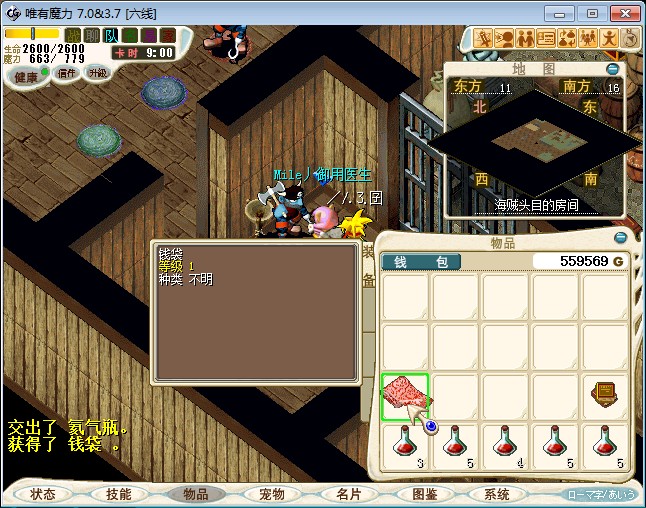Click the 升級 level-up button
This screenshot has width=646, height=508.
97,73
